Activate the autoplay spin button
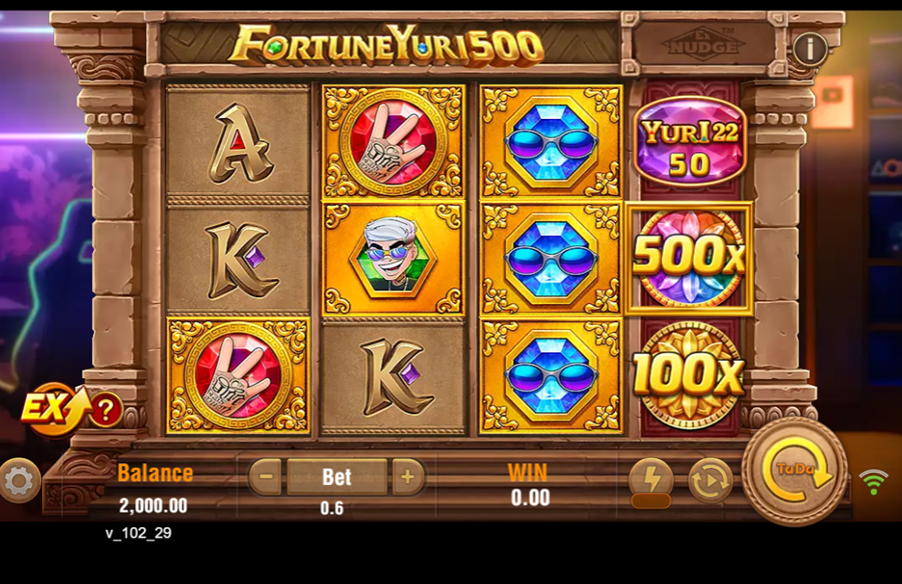 710,479
